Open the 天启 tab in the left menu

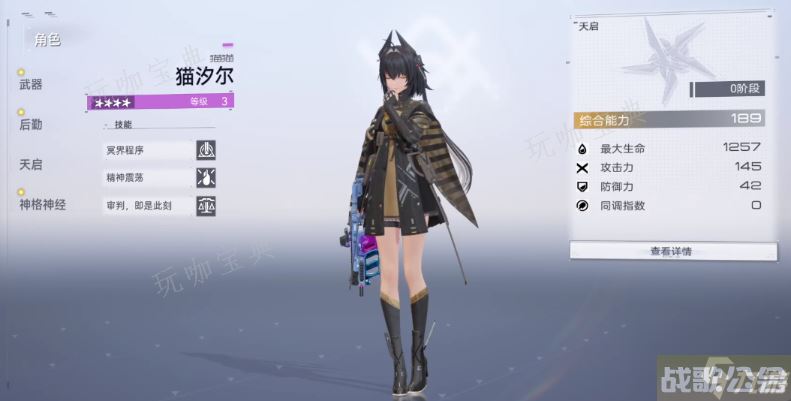click(x=31, y=164)
